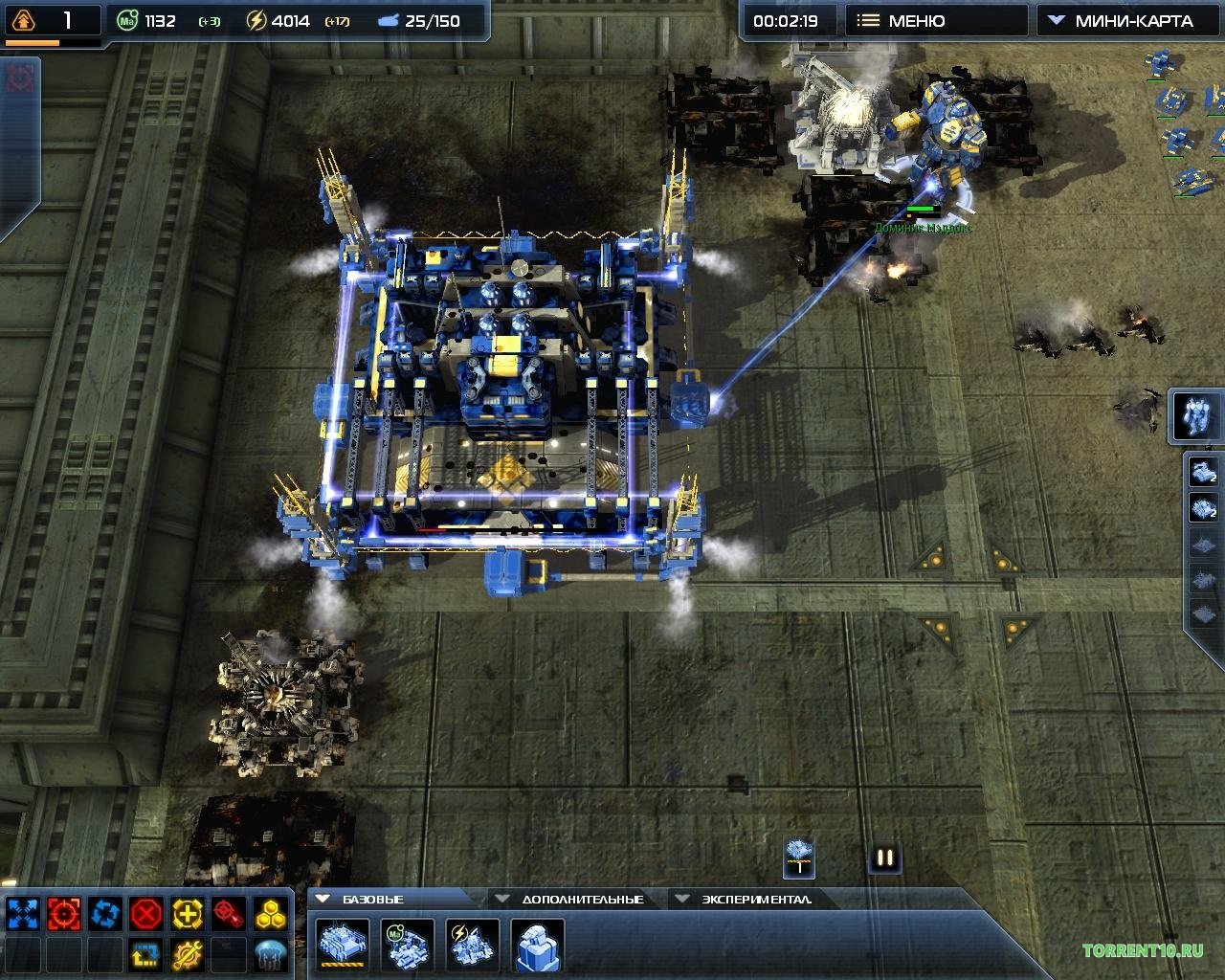
Task: Switch to the ЭКСПЕРИМЕНТАЛ tab
Action: 756,899
